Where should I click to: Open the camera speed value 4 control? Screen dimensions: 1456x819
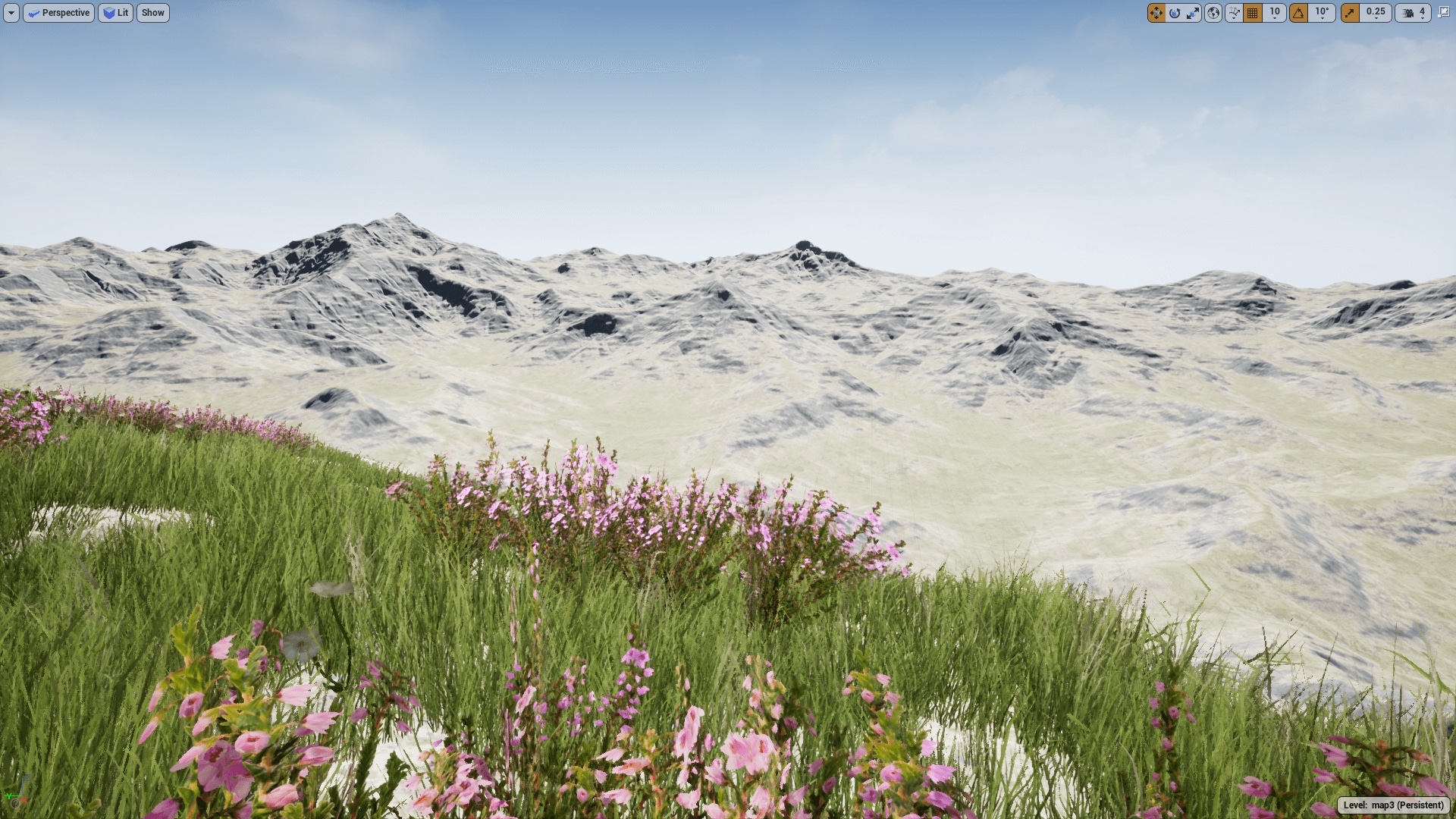click(x=1420, y=13)
